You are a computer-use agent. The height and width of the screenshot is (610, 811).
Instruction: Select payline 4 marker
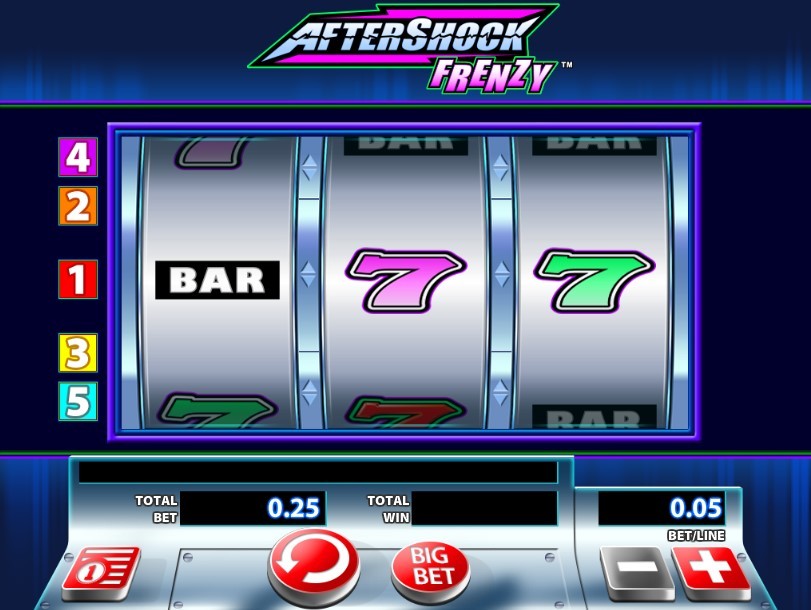point(78,157)
